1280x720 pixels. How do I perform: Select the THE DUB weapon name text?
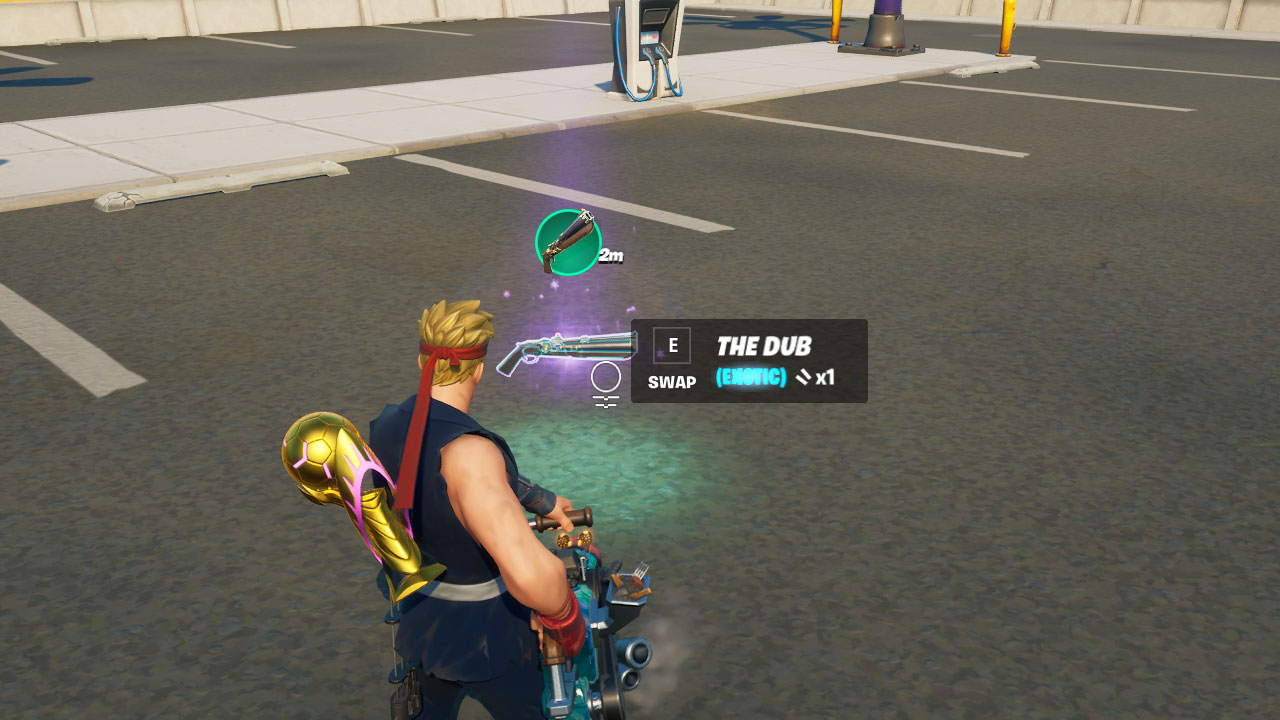click(x=765, y=345)
